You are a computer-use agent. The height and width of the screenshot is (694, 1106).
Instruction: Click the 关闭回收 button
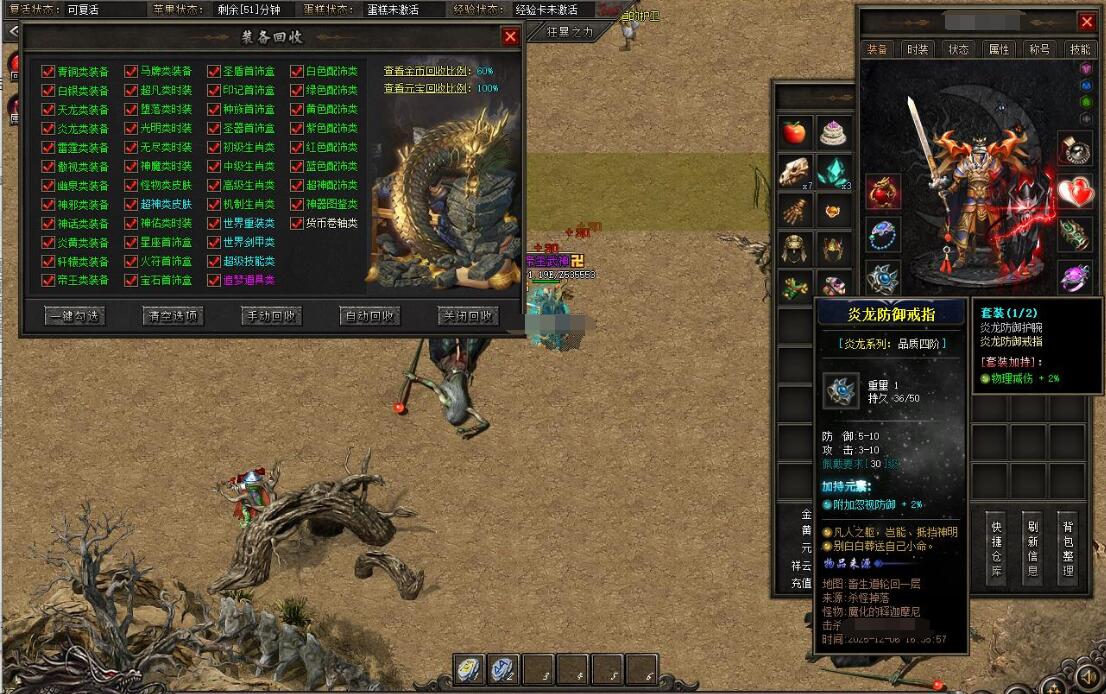point(467,316)
